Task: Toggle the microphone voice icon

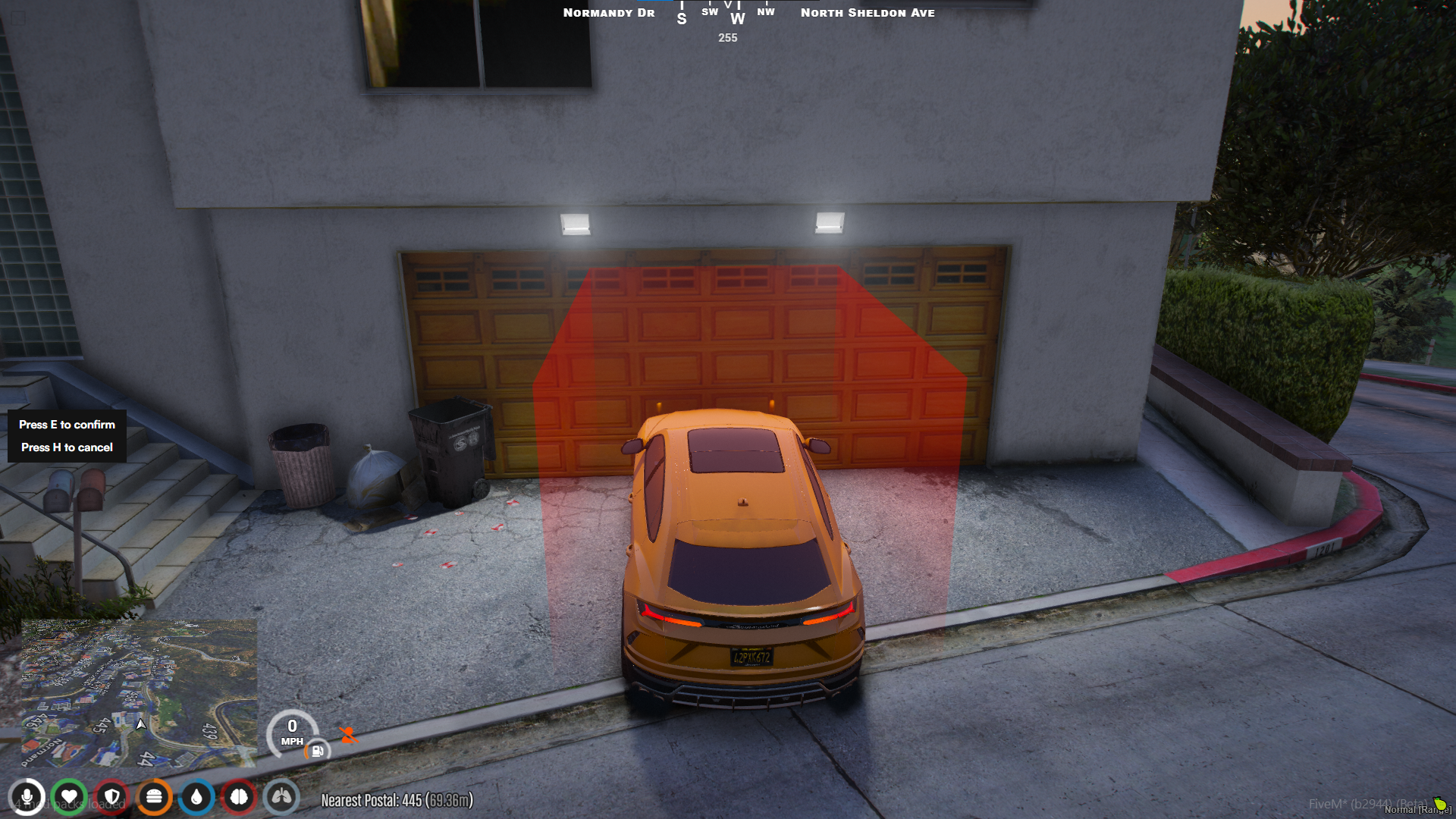Action: click(x=27, y=797)
